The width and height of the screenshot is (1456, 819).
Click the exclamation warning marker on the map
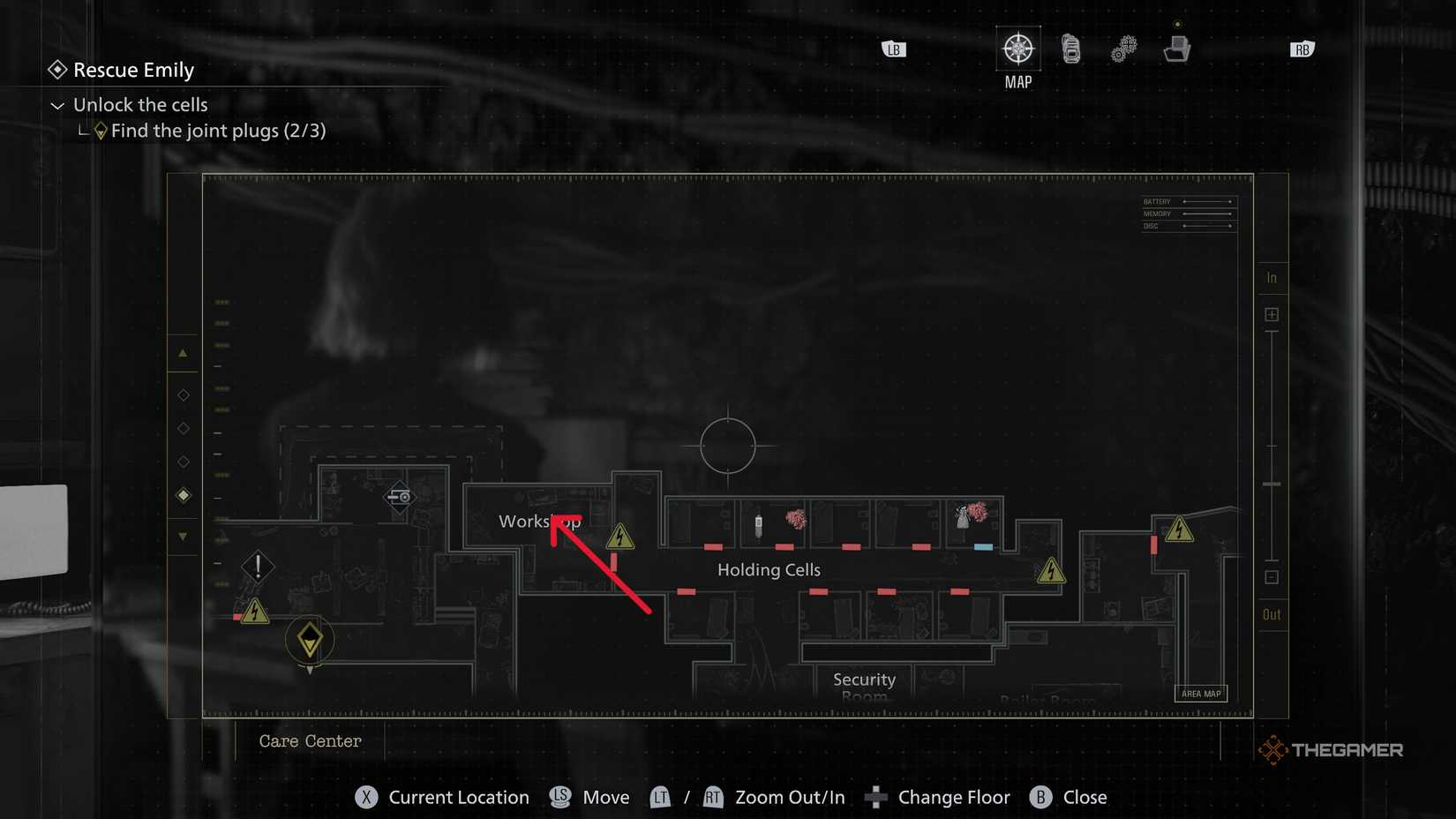tap(257, 567)
